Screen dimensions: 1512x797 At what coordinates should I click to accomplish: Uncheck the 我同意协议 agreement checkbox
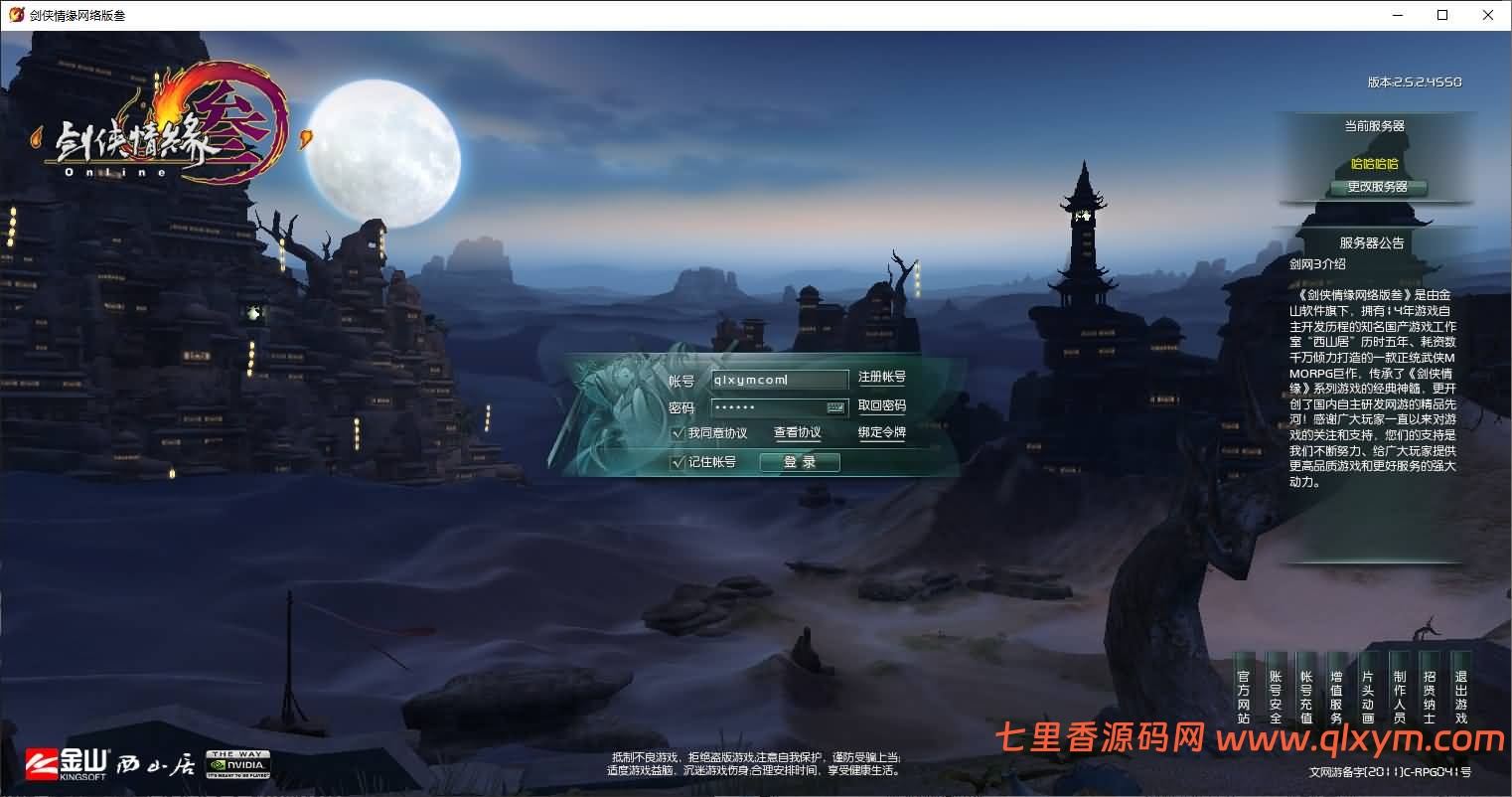pyautogui.click(x=679, y=434)
